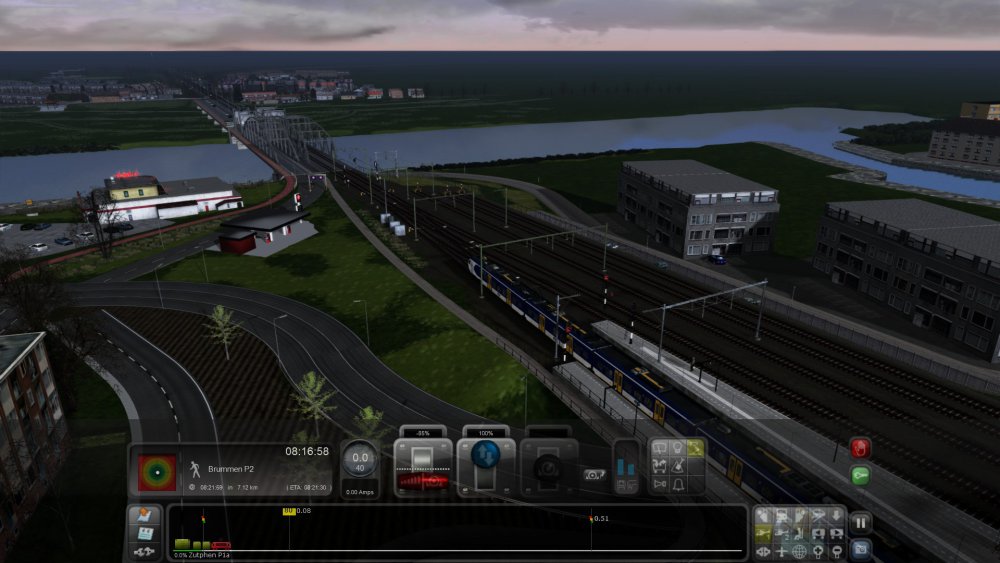Image resolution: width=1000 pixels, height=563 pixels.
Task: Click the horn icon in the controls grid
Action: tap(657, 485)
